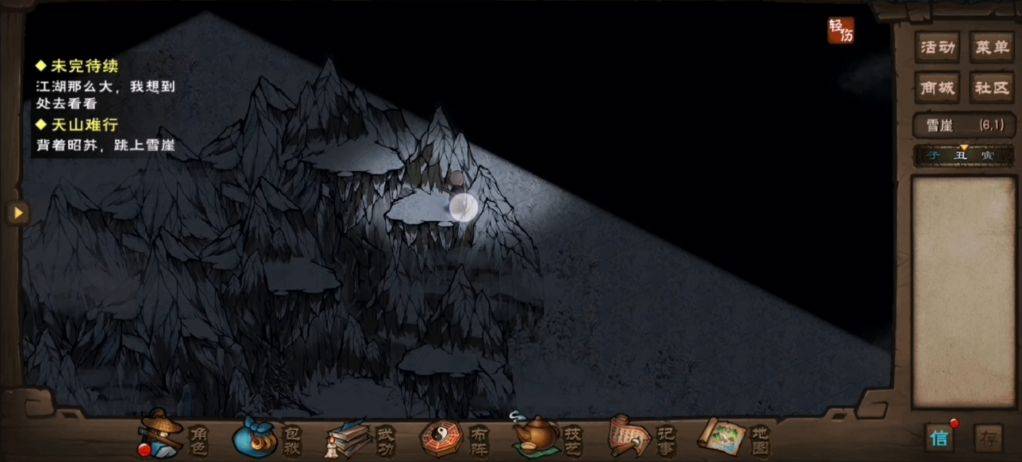
Task: Open the 信 mail button
Action: pyautogui.click(x=939, y=437)
